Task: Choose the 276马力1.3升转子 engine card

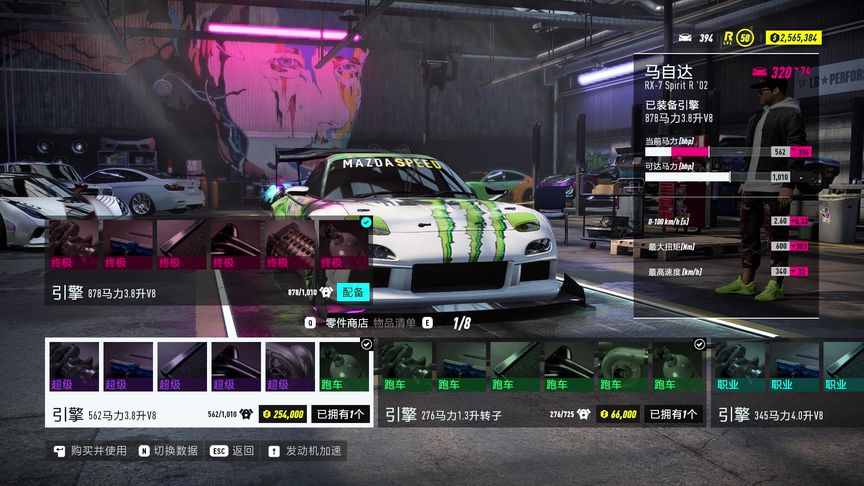Action: (543, 383)
